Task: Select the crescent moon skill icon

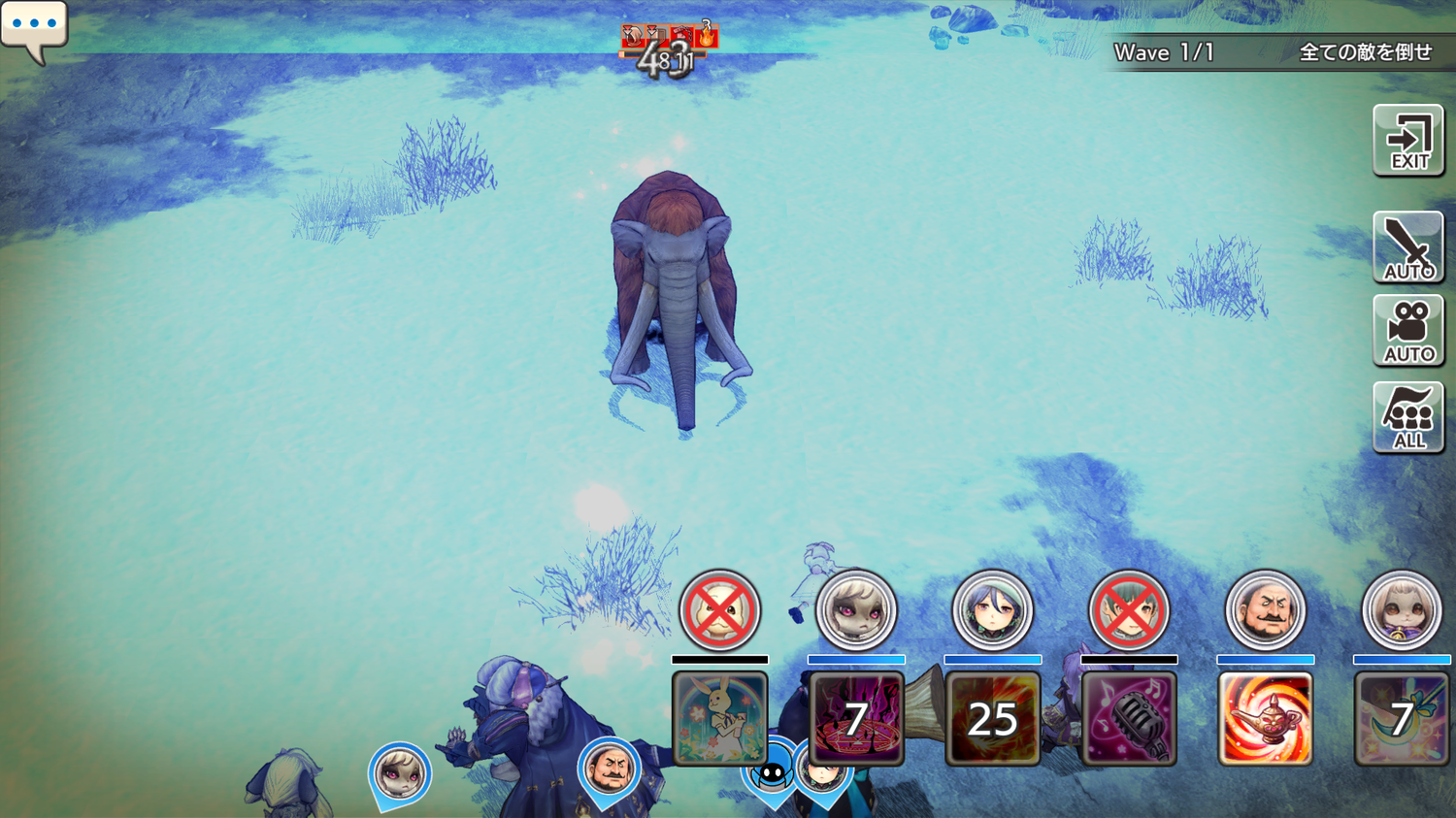Action: pos(1401,718)
